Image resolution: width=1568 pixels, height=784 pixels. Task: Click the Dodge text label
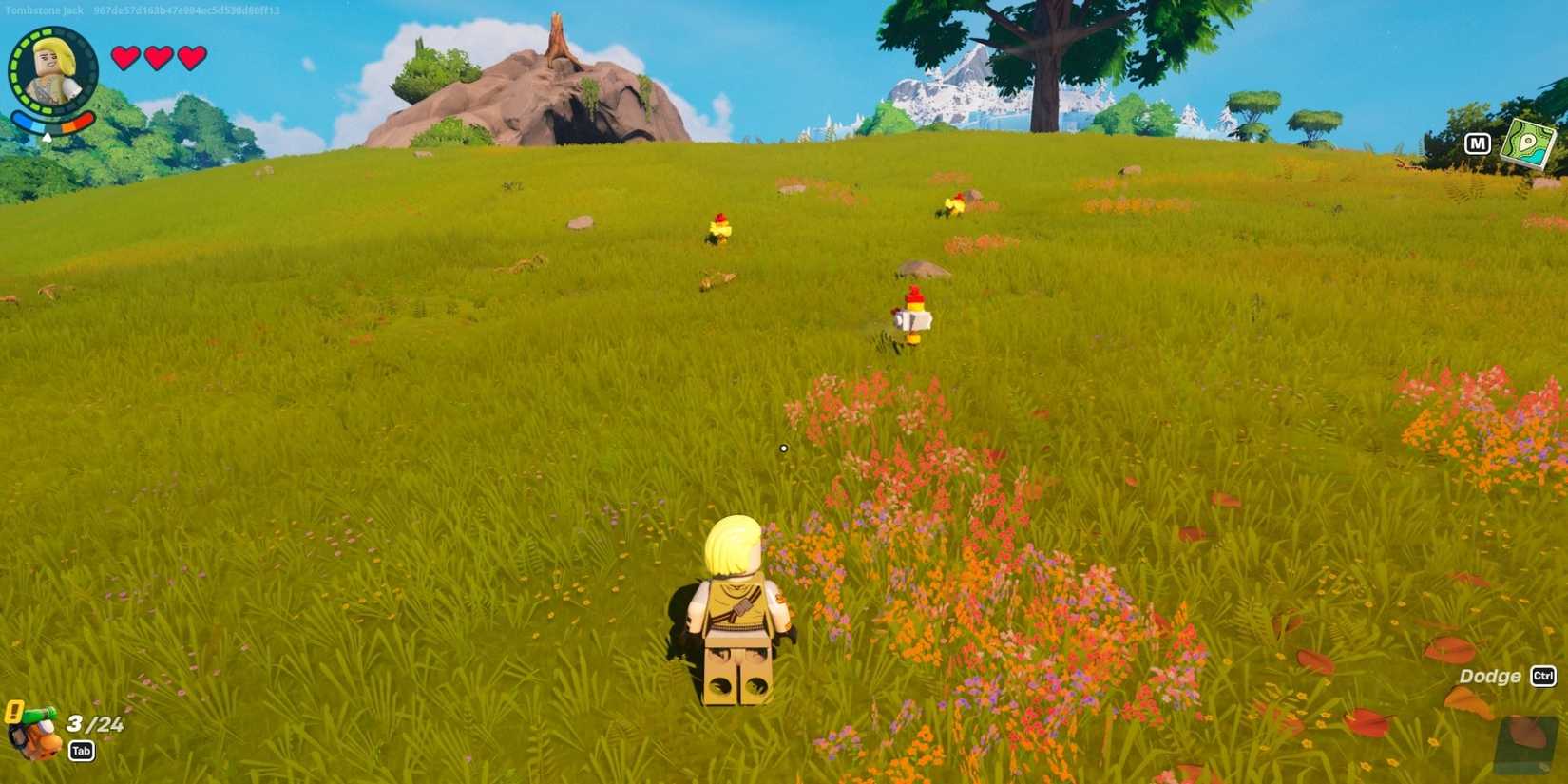coord(1488,676)
